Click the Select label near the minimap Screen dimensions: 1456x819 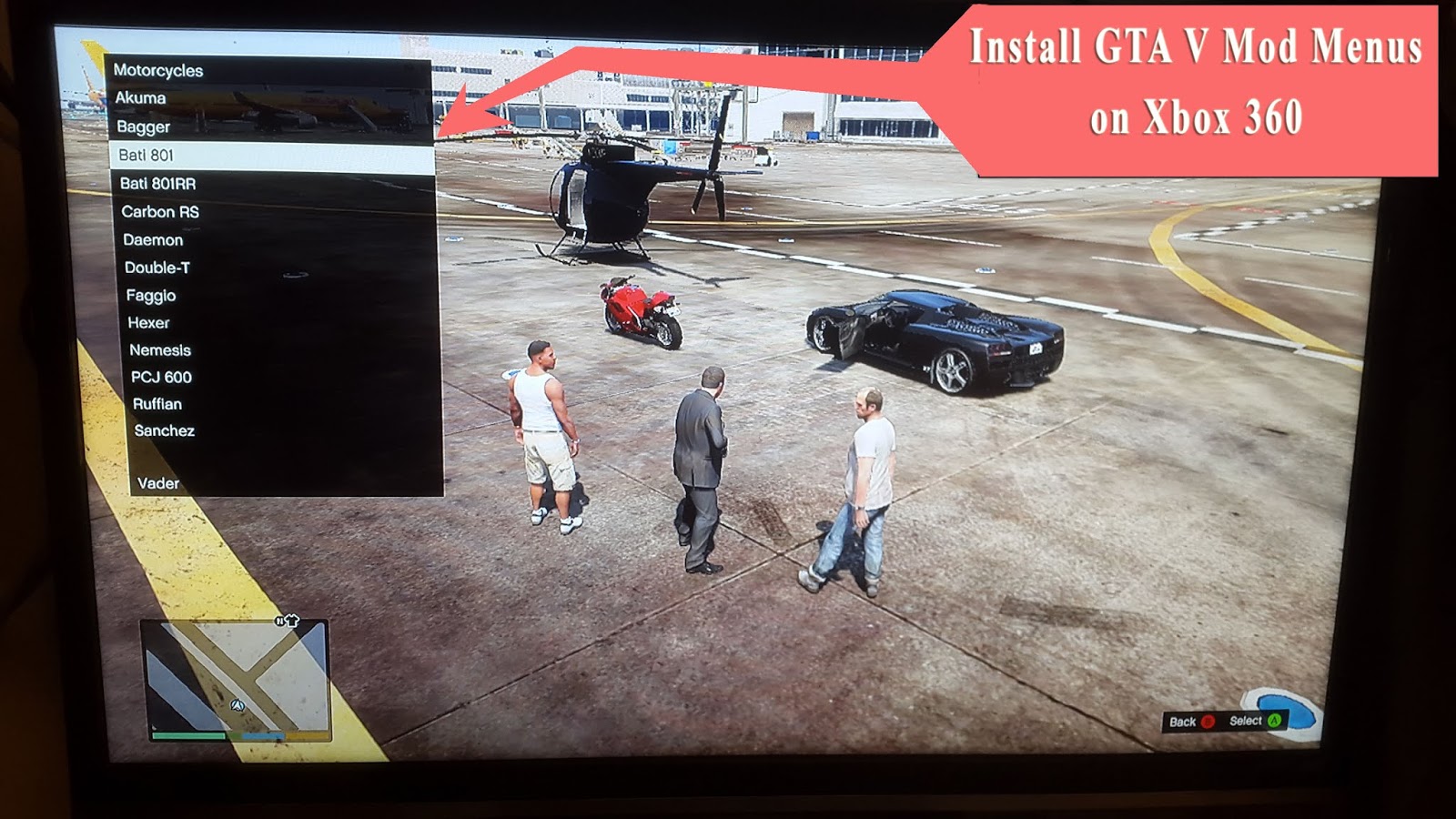tap(1247, 720)
